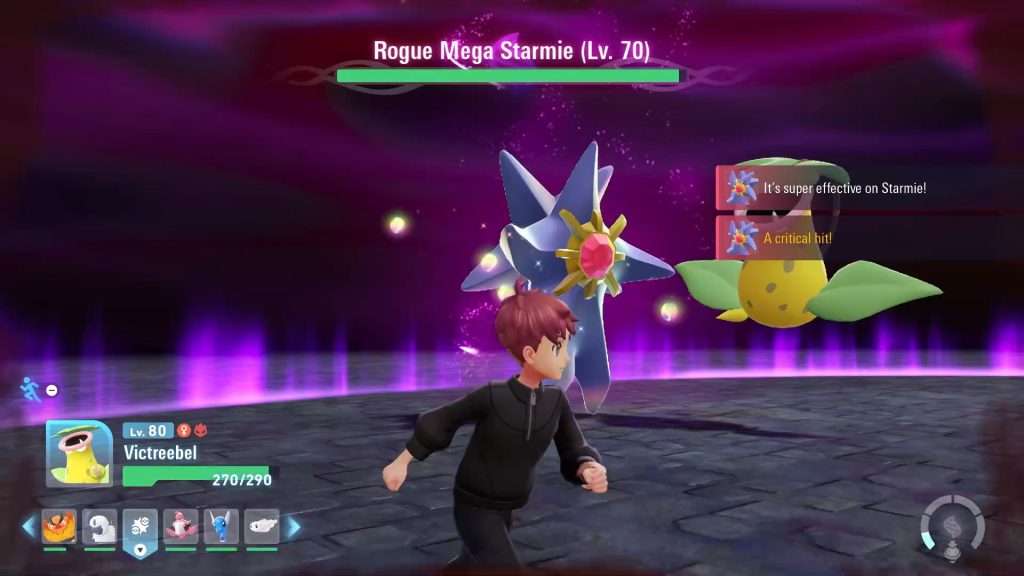Choose the blue Dragonair party slot
This screenshot has height=576, width=1024.
(221, 526)
